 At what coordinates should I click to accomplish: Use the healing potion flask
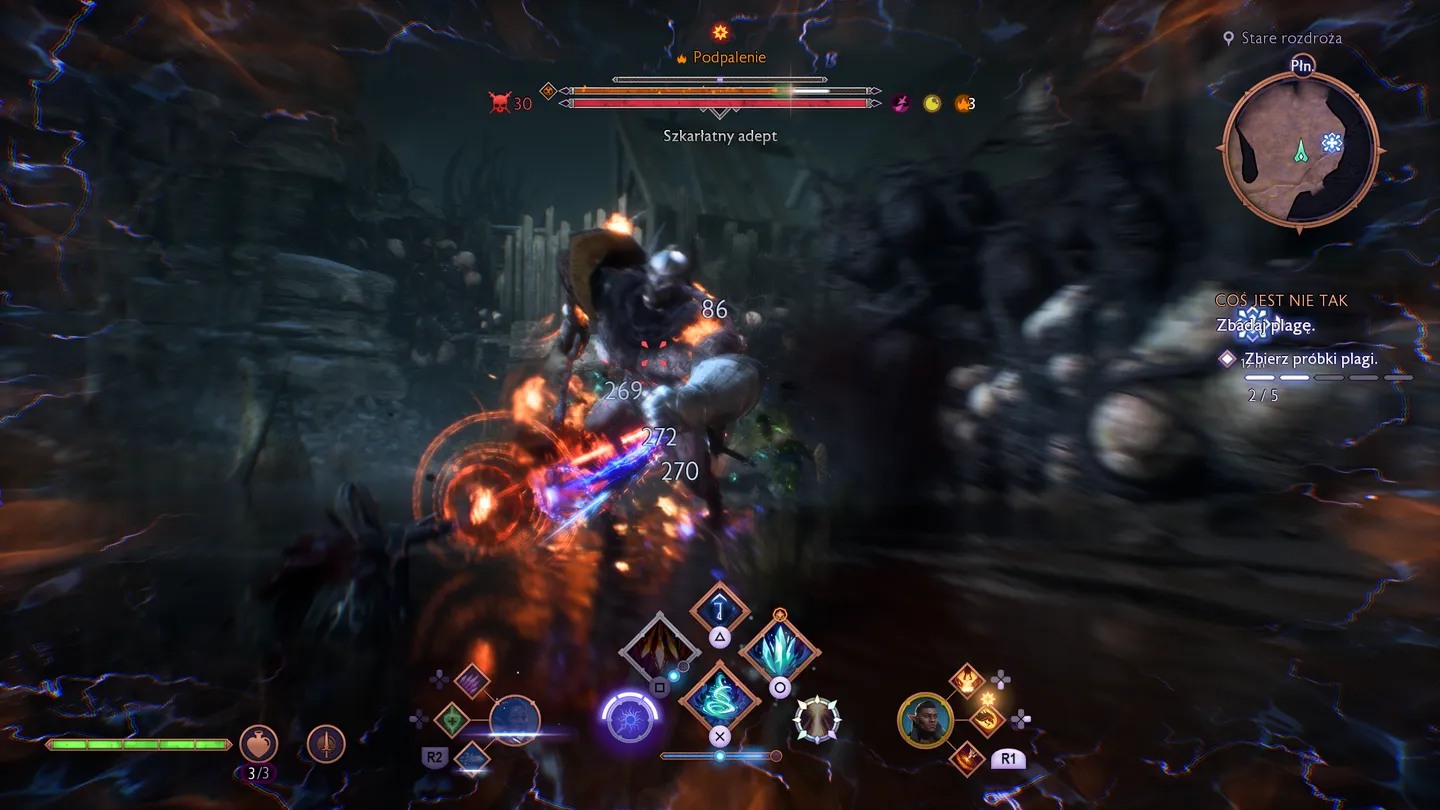point(259,743)
